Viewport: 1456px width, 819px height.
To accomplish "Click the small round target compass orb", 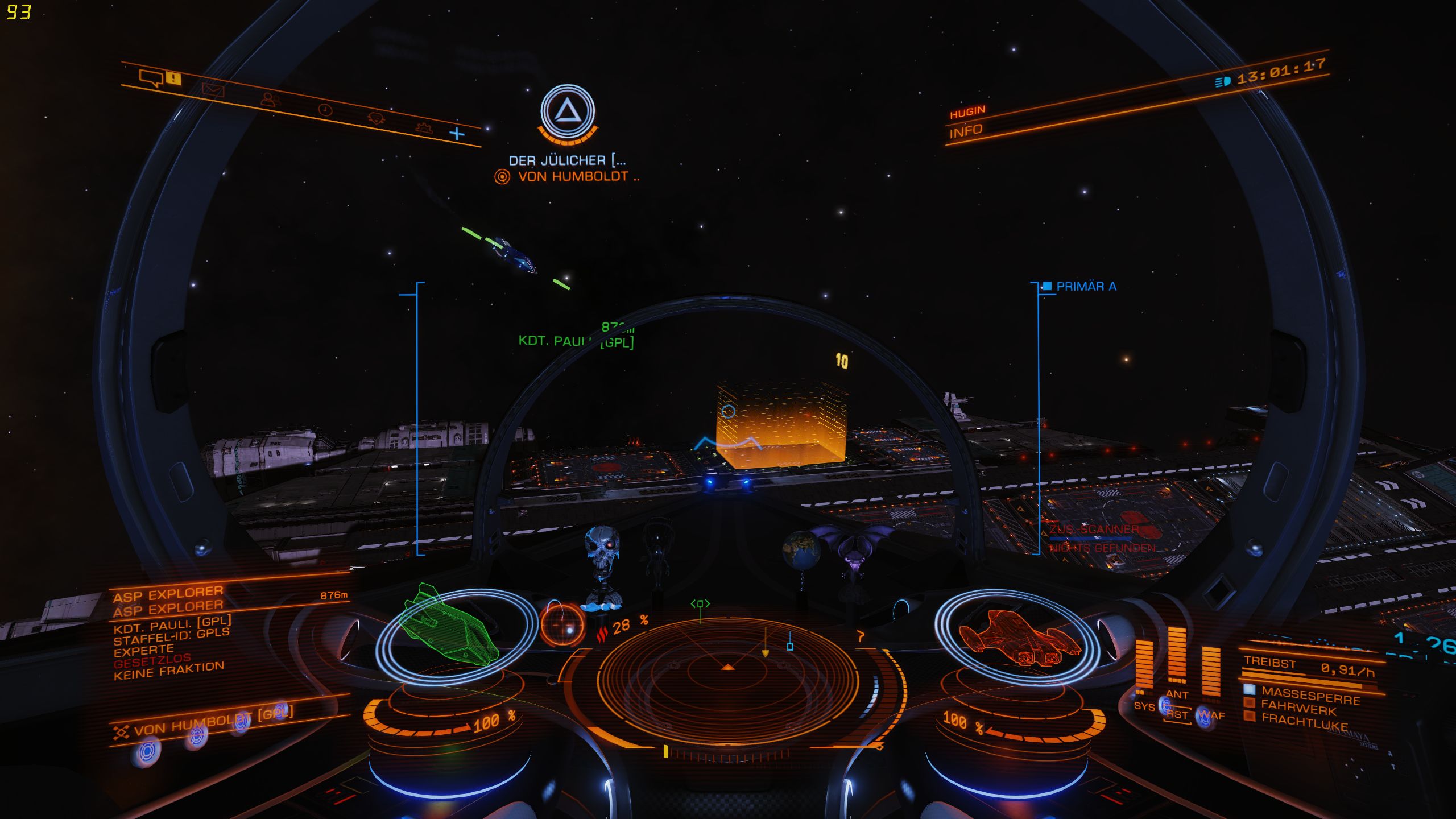I will point(562,624).
